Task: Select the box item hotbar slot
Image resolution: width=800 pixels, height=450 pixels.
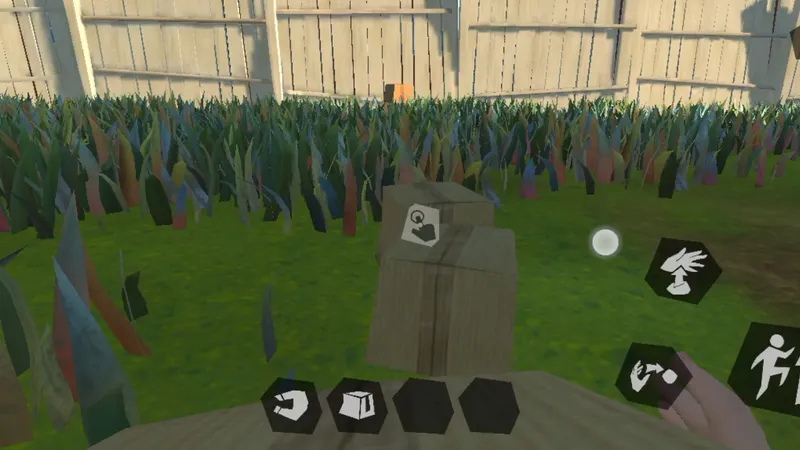Action: (357, 406)
